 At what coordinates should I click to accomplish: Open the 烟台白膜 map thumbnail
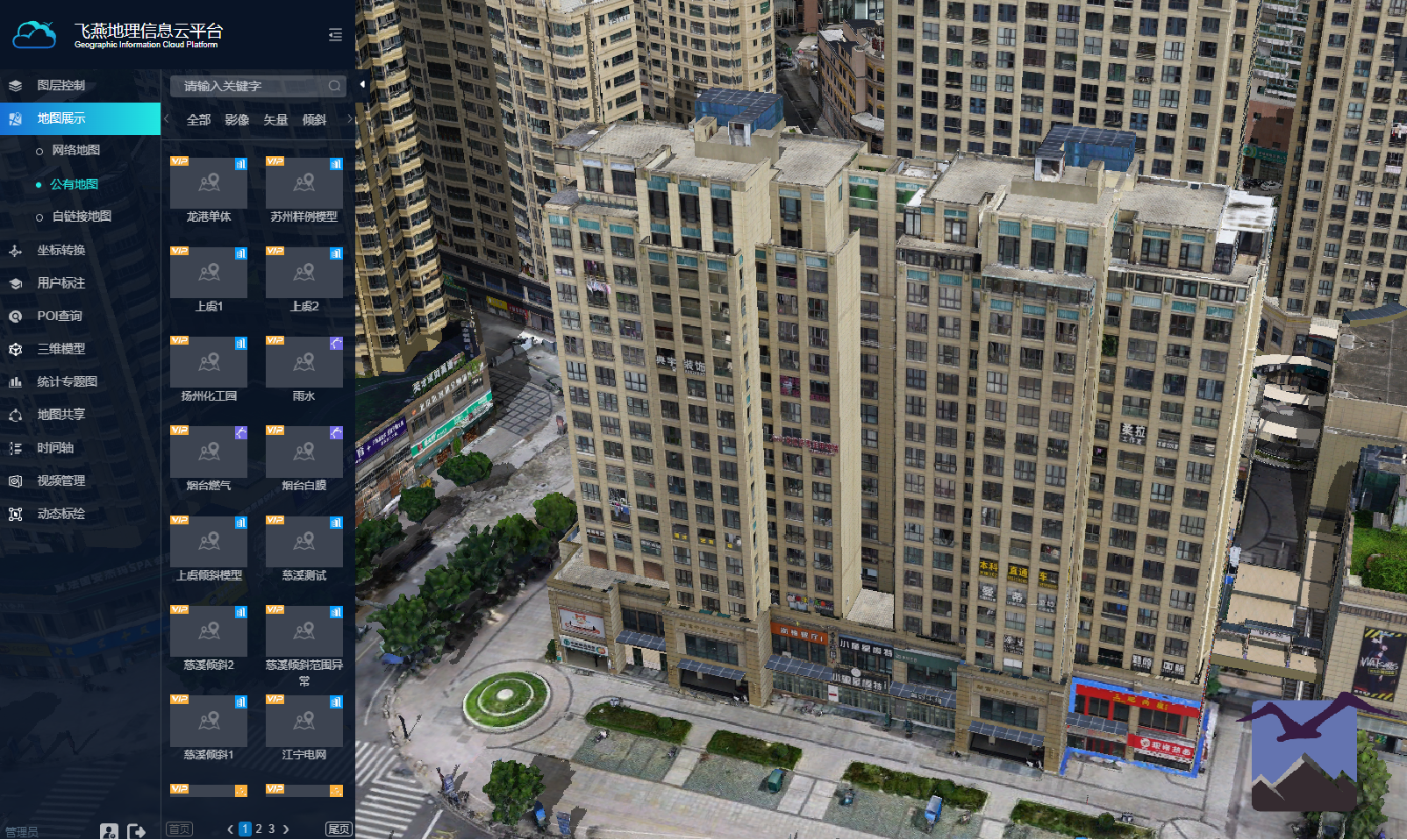304,452
